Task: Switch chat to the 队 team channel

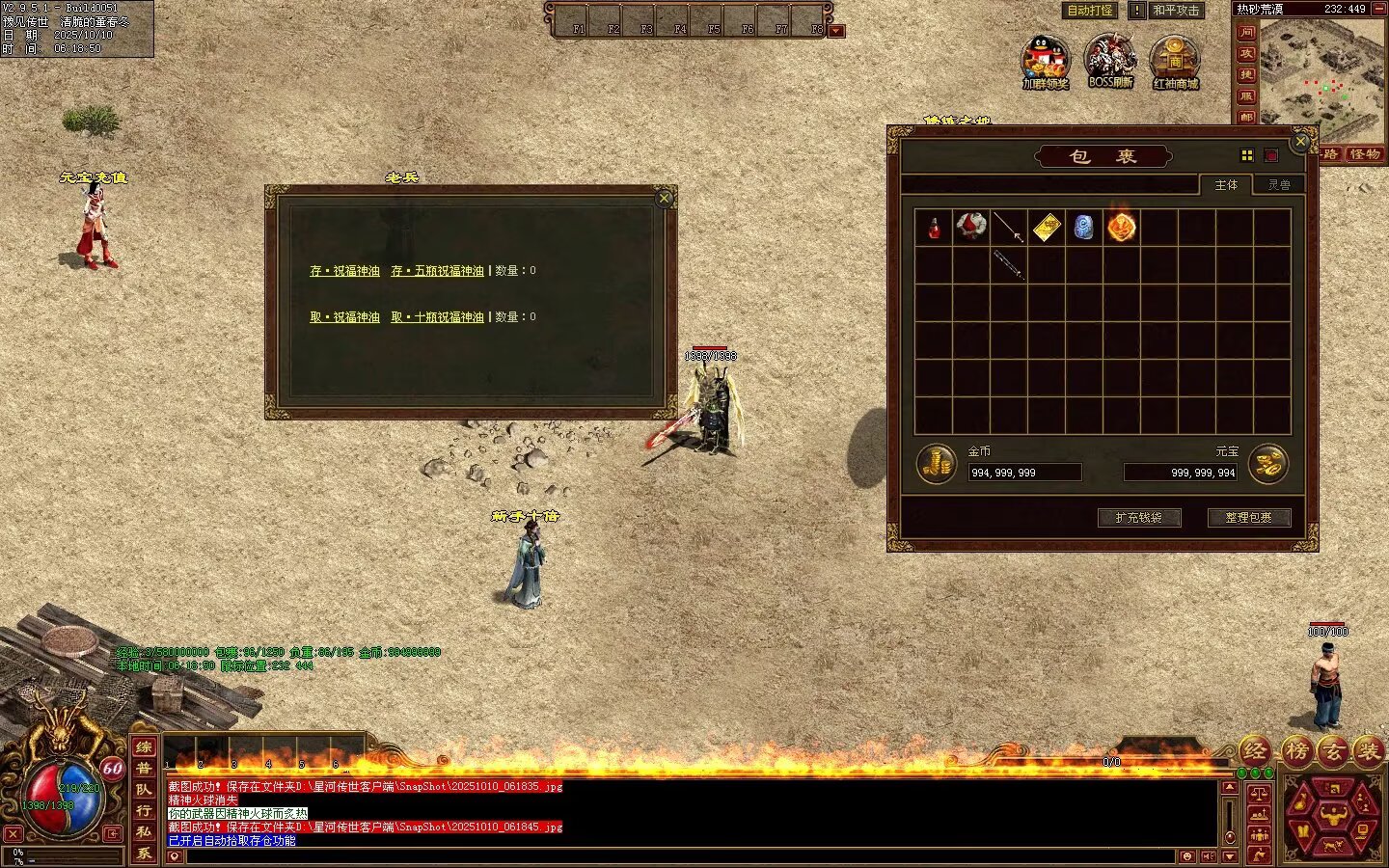Action: (x=144, y=790)
